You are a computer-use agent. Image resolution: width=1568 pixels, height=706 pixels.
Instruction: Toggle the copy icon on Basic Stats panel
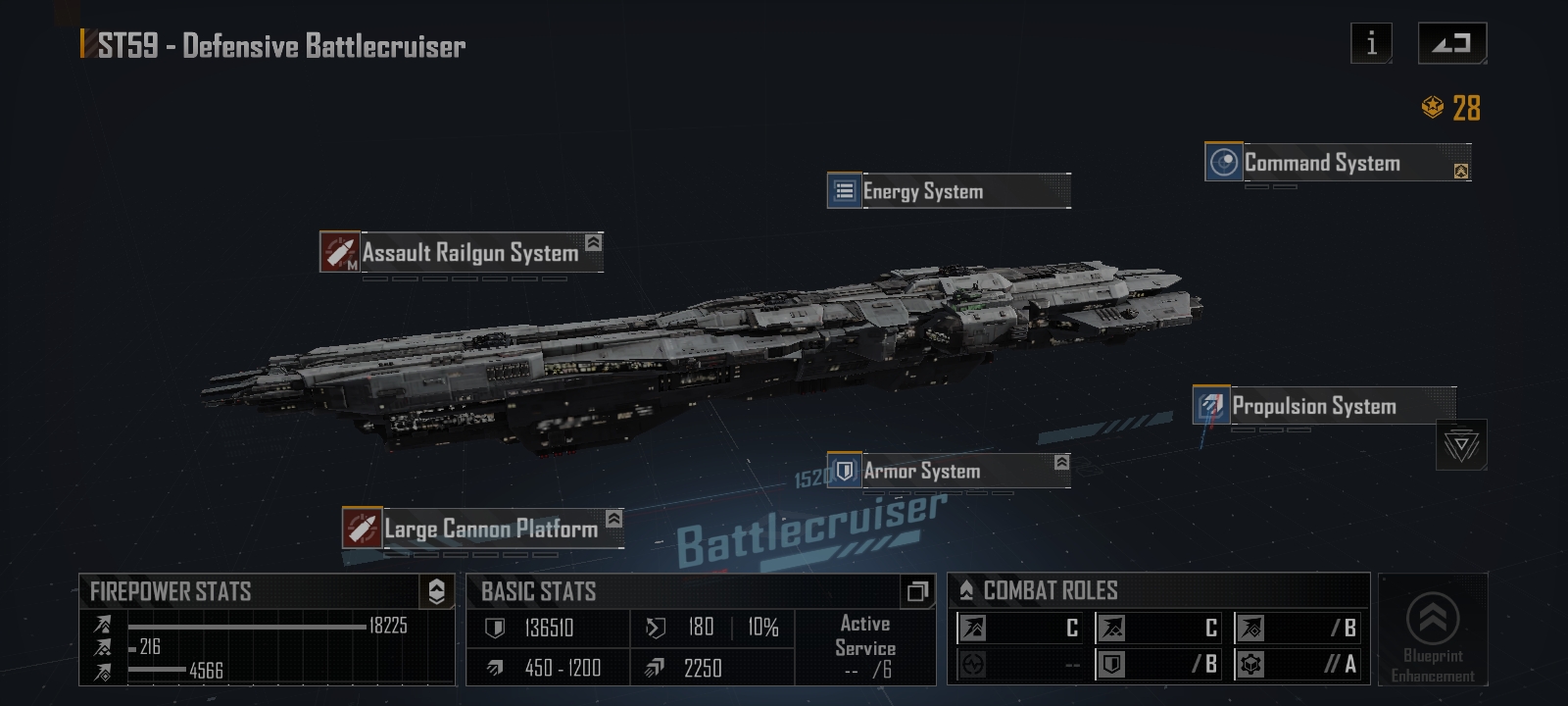coord(917,591)
